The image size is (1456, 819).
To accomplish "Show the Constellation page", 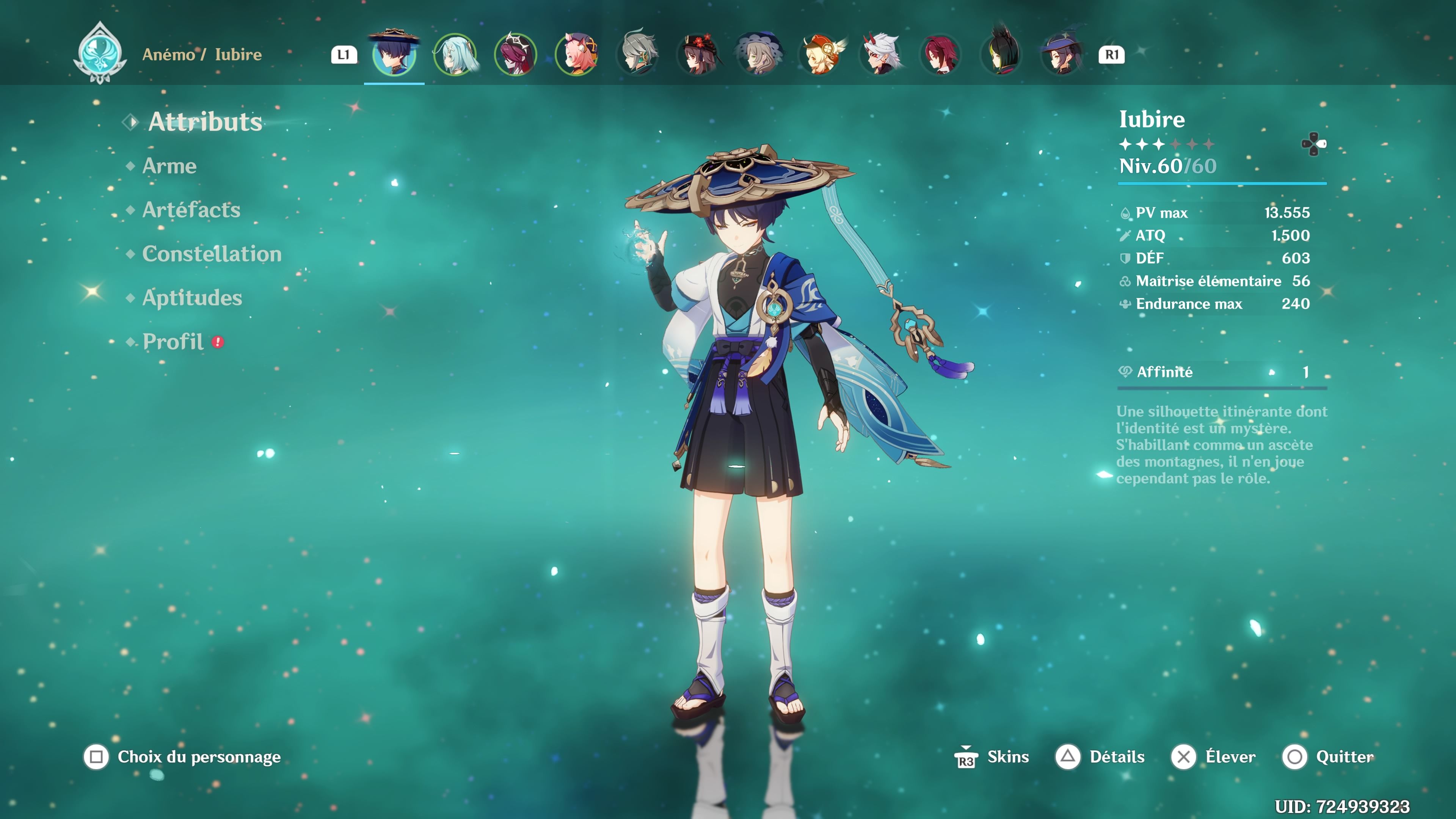I will pos(212,254).
